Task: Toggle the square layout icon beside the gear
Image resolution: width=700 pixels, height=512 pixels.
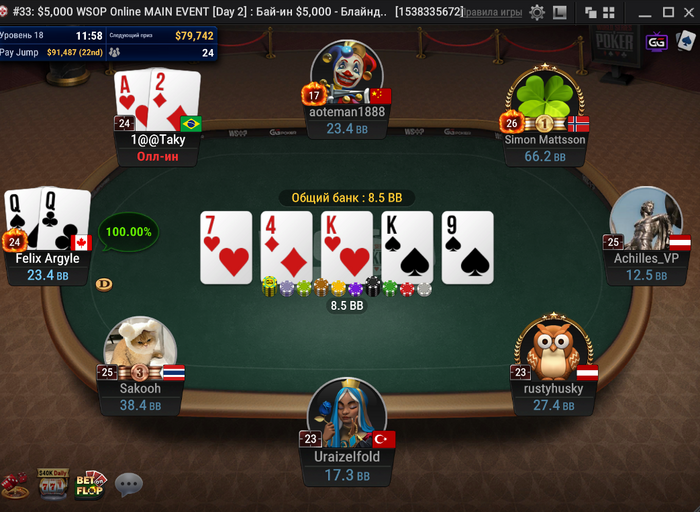Action: tap(559, 13)
